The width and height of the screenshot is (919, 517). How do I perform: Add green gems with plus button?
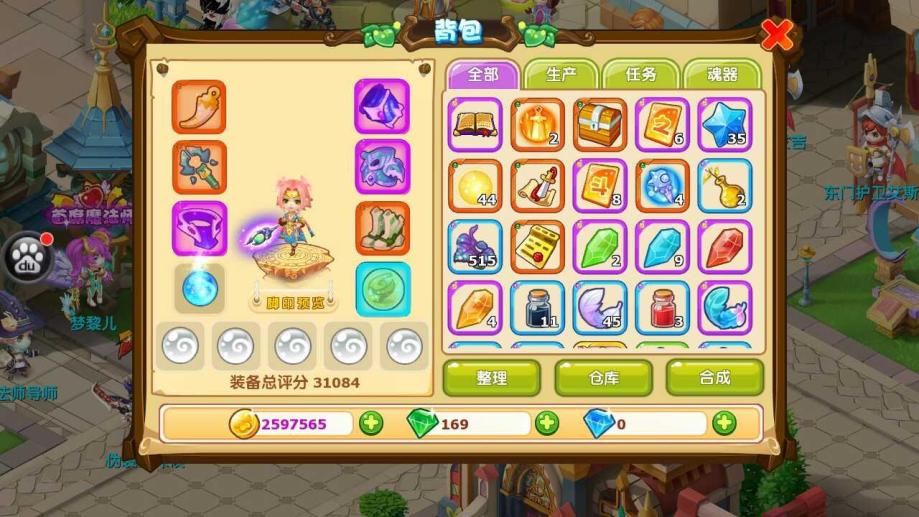coord(547,423)
